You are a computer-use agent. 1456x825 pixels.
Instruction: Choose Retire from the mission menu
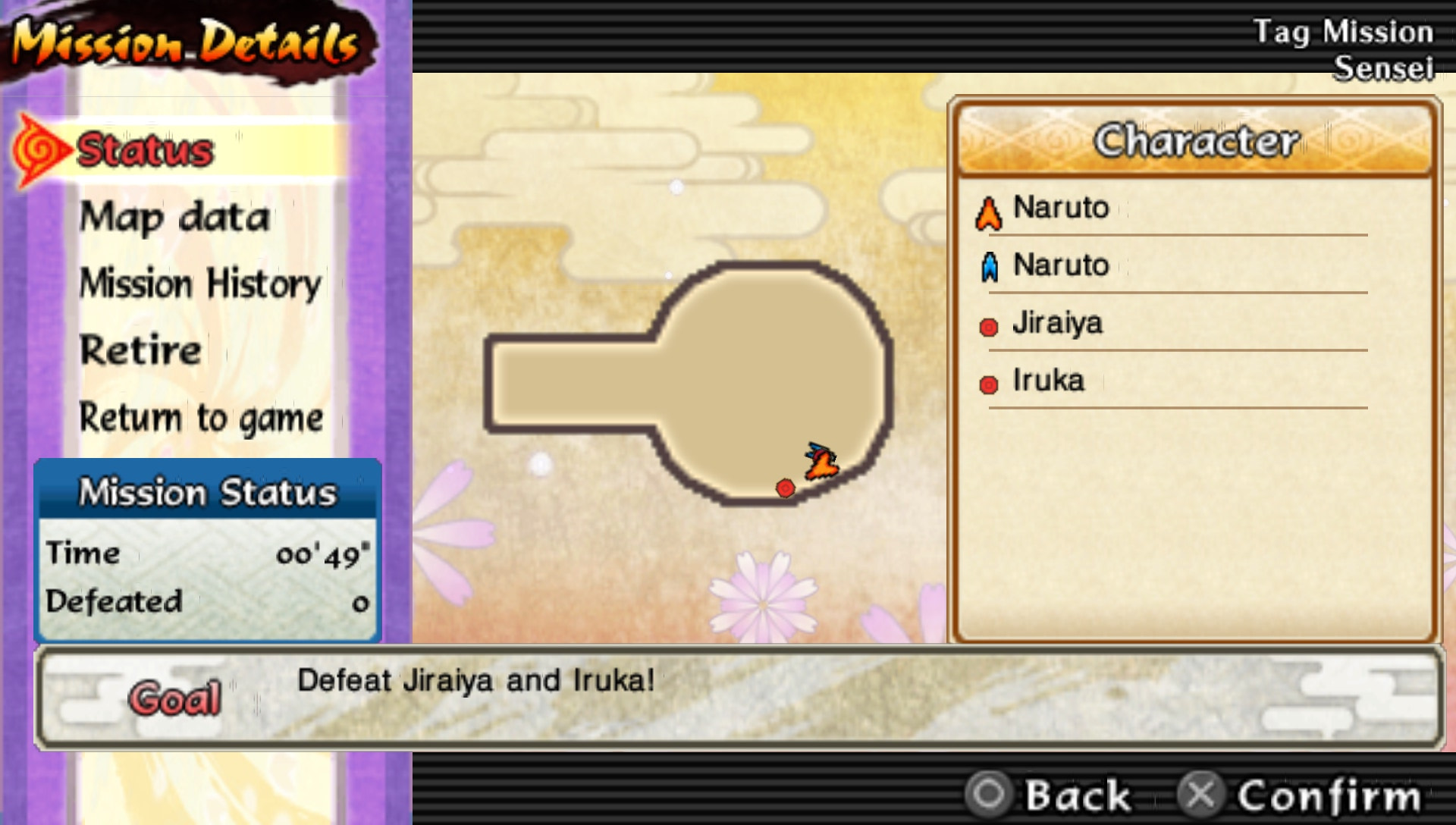pos(139,350)
